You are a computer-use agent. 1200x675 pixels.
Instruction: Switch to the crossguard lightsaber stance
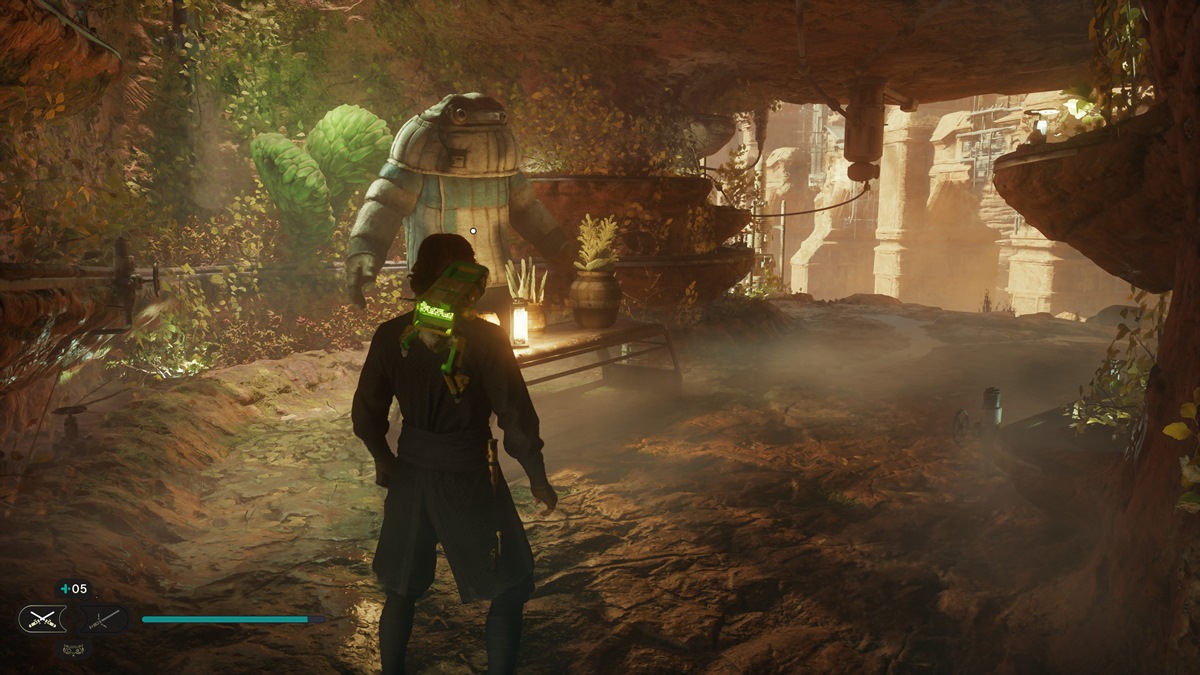point(105,619)
